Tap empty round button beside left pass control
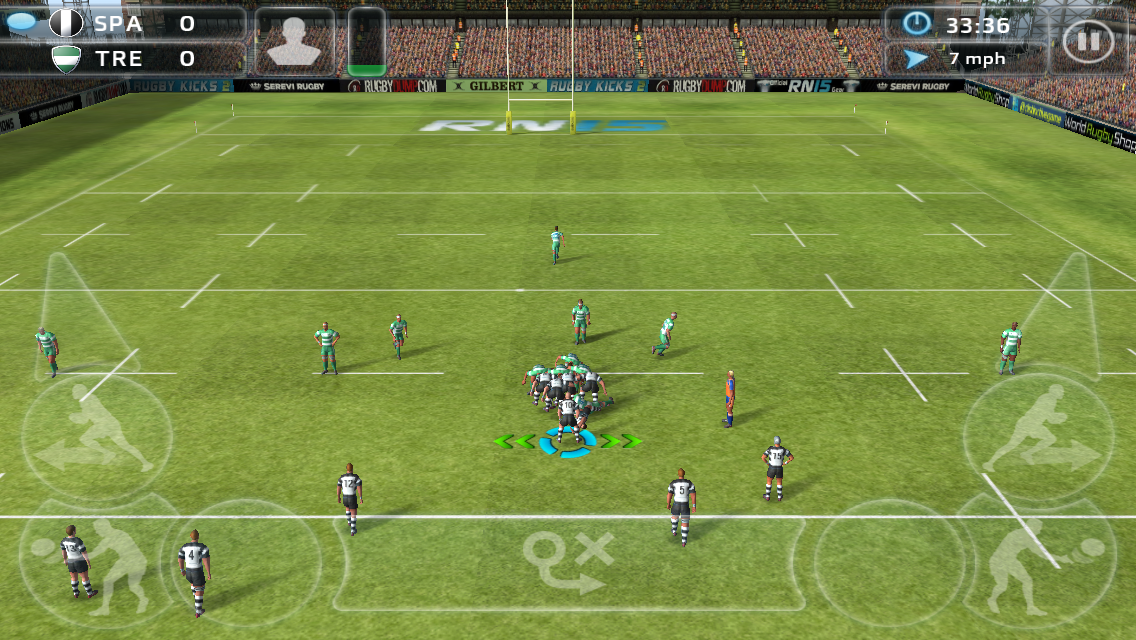 click(243, 562)
